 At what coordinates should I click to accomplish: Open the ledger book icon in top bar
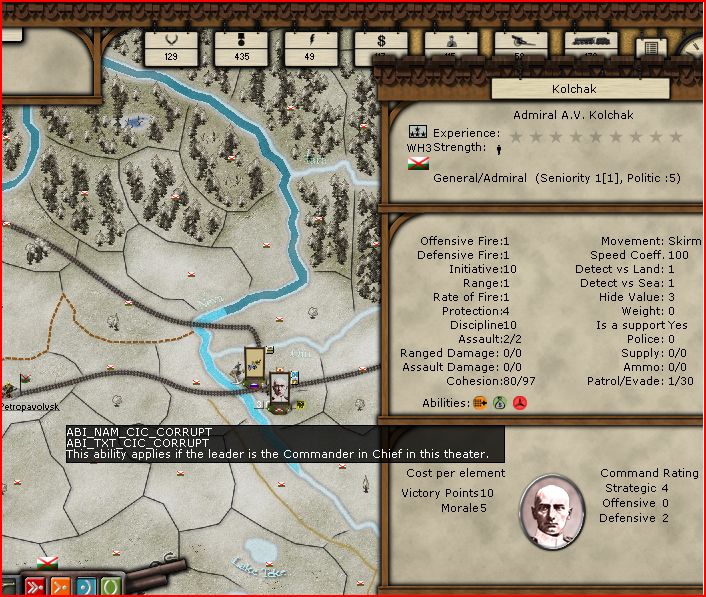coord(650,48)
